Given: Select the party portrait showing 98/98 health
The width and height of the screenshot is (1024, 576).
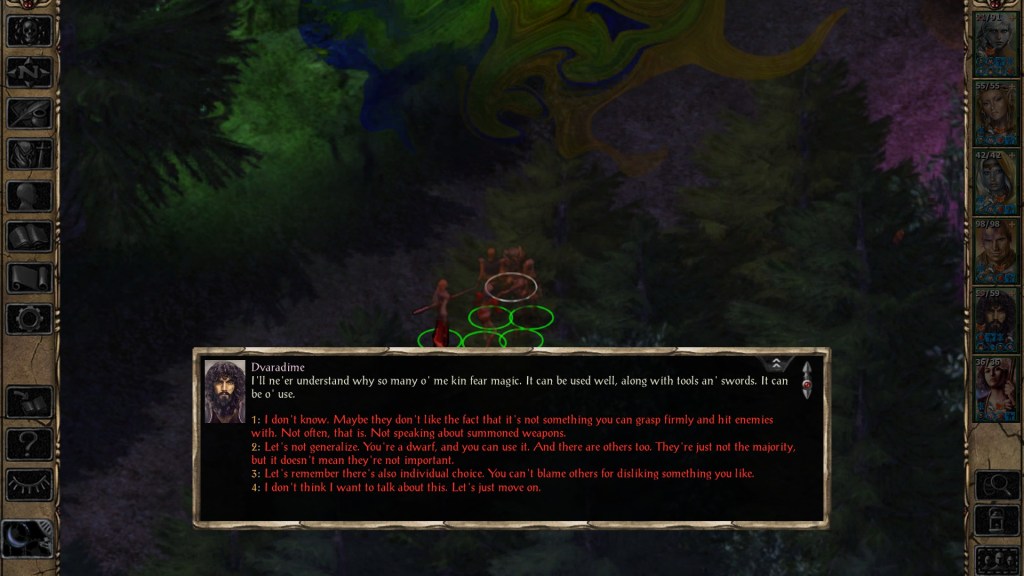Looking at the screenshot, I should point(996,250).
